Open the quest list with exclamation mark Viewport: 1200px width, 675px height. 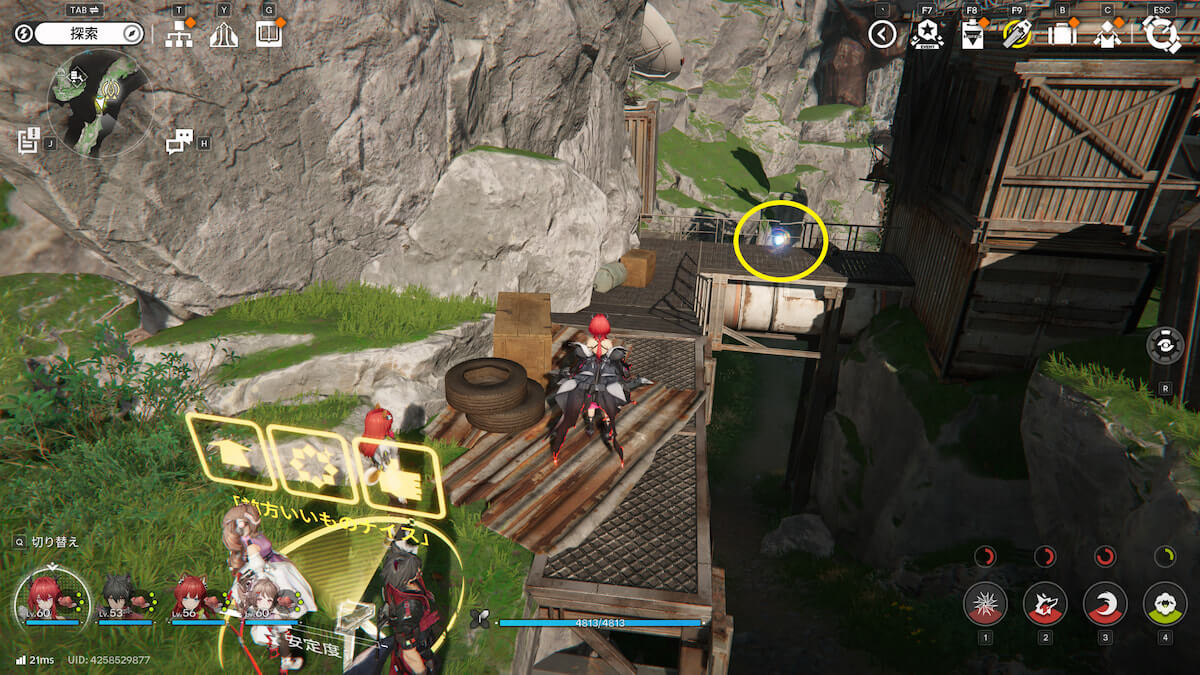28,141
